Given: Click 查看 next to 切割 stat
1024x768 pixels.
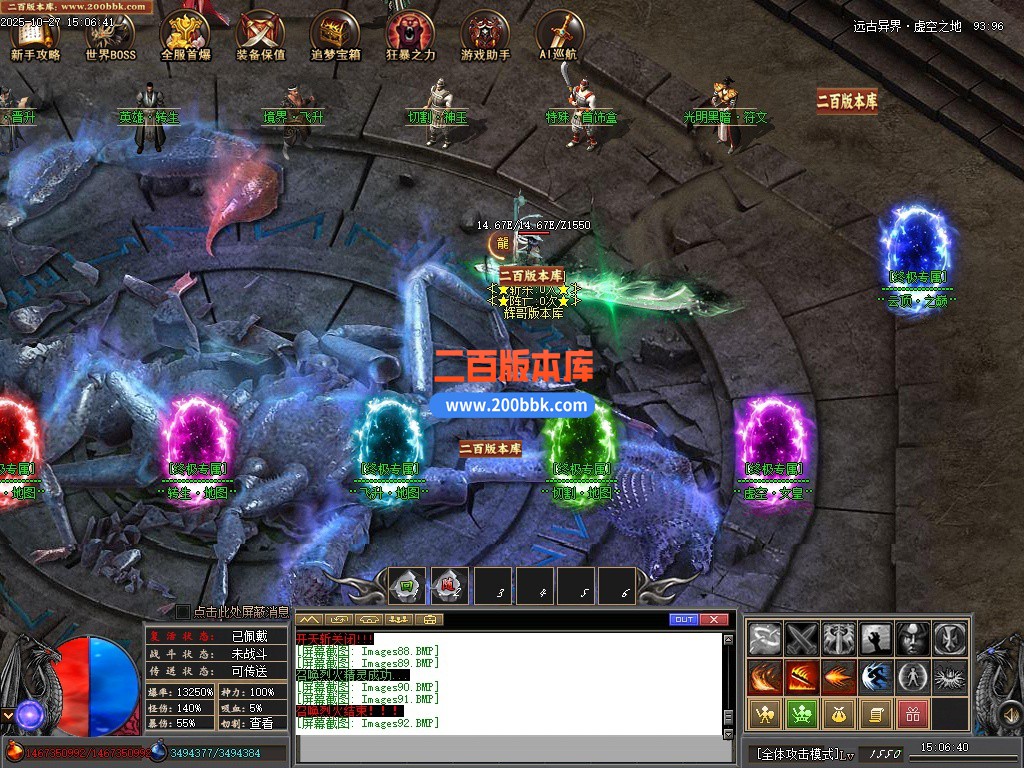Looking at the screenshot, I should tap(261, 723).
